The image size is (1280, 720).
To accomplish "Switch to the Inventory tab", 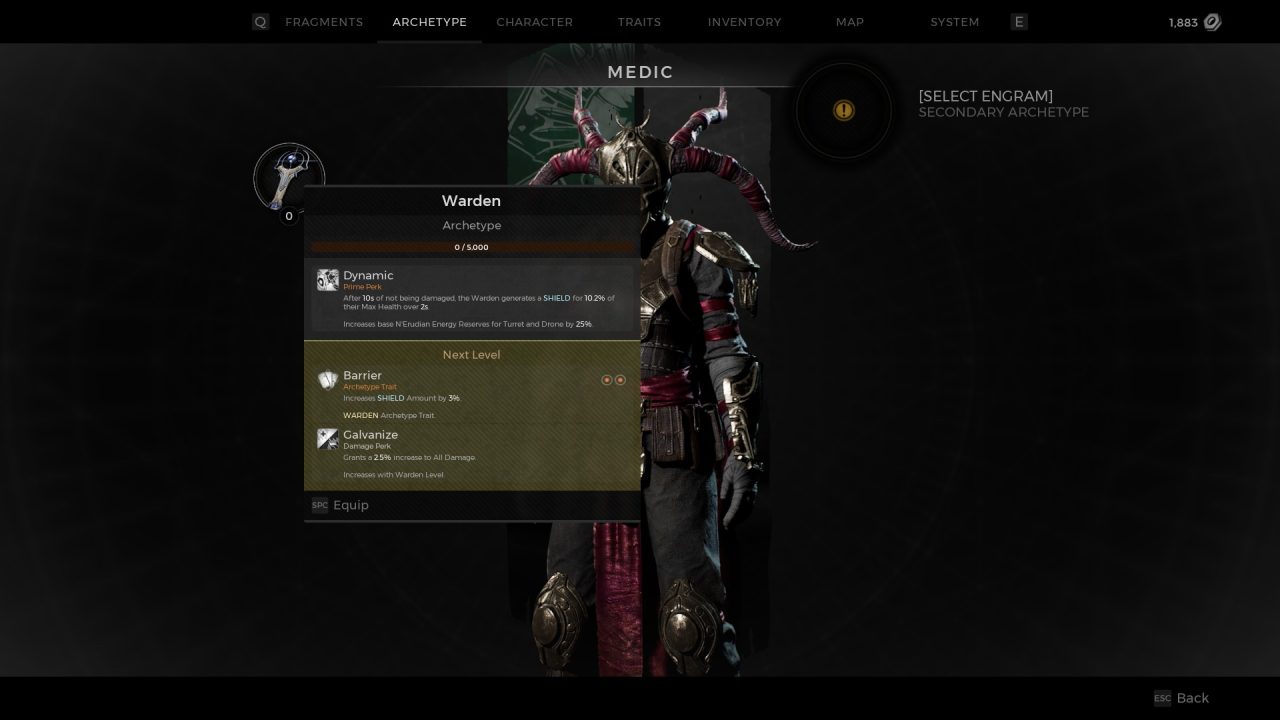I will [x=744, y=21].
